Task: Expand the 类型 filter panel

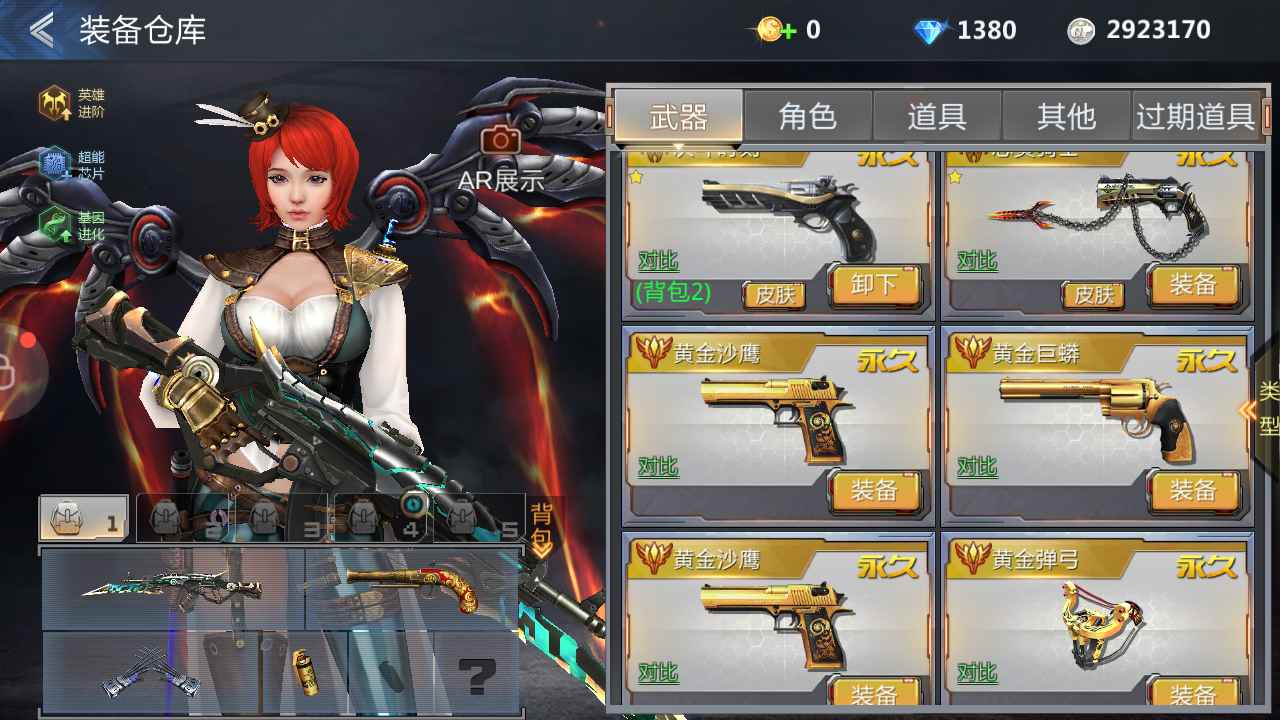Action: (1262, 408)
